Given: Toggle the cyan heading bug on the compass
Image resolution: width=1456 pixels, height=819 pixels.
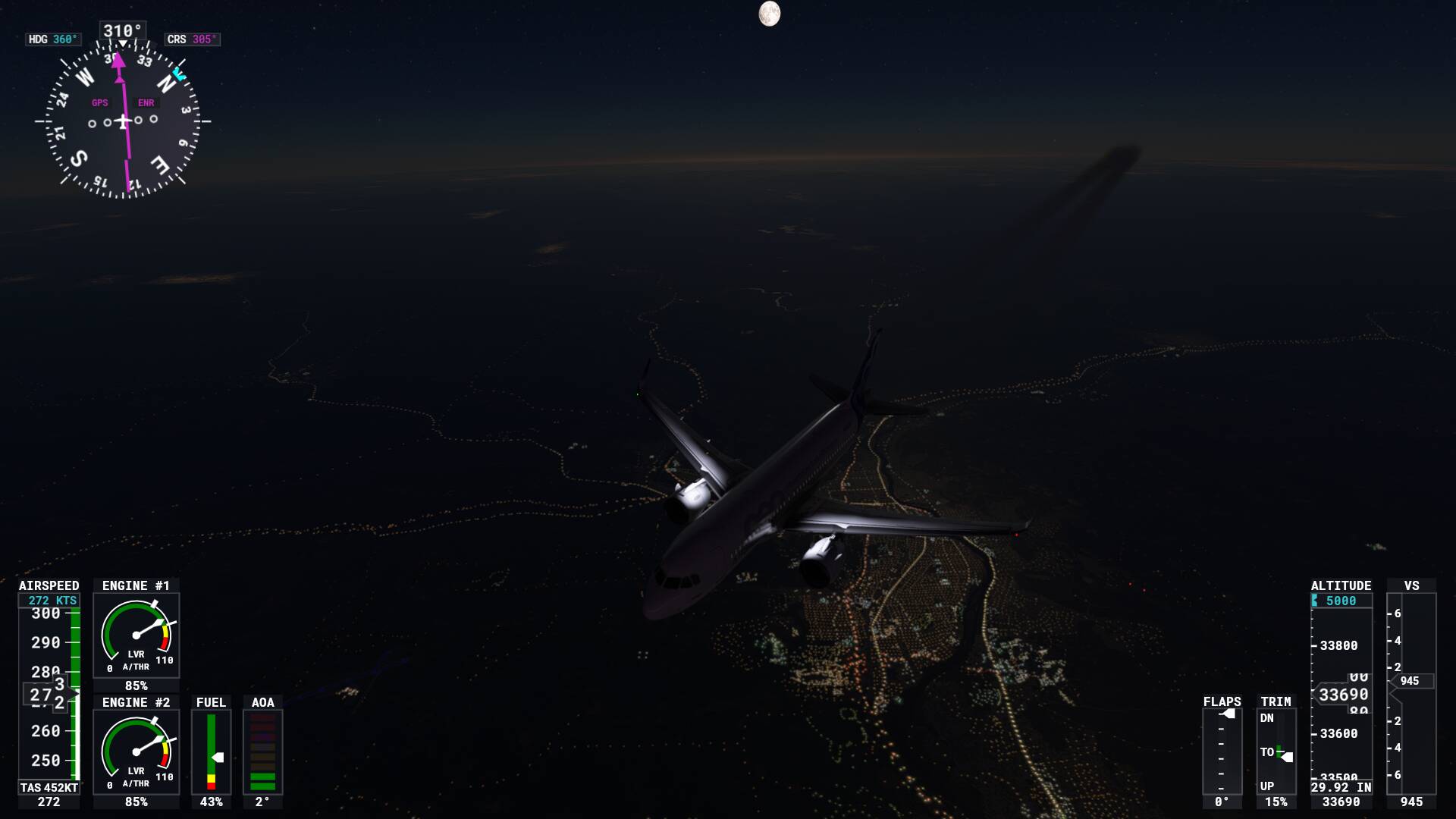Looking at the screenshot, I should (x=179, y=74).
